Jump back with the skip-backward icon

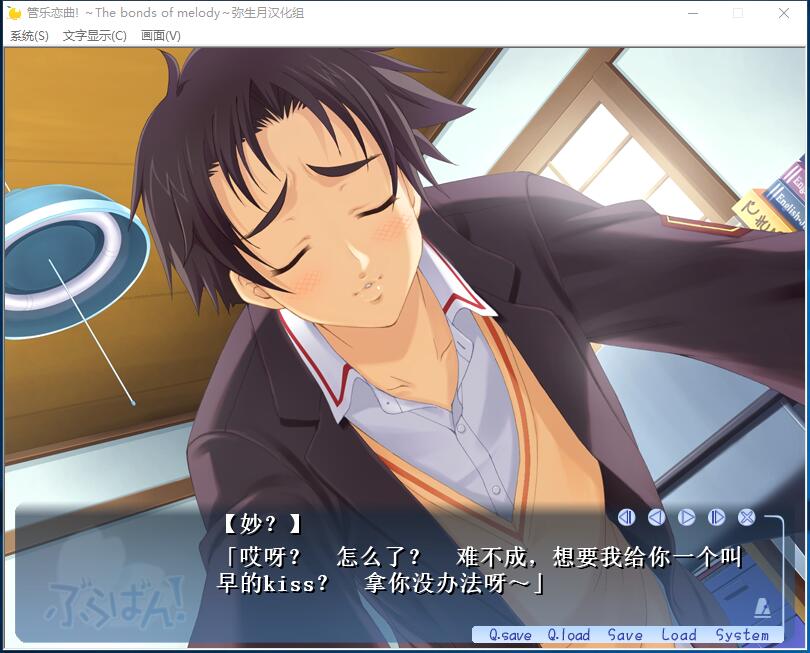click(x=626, y=517)
